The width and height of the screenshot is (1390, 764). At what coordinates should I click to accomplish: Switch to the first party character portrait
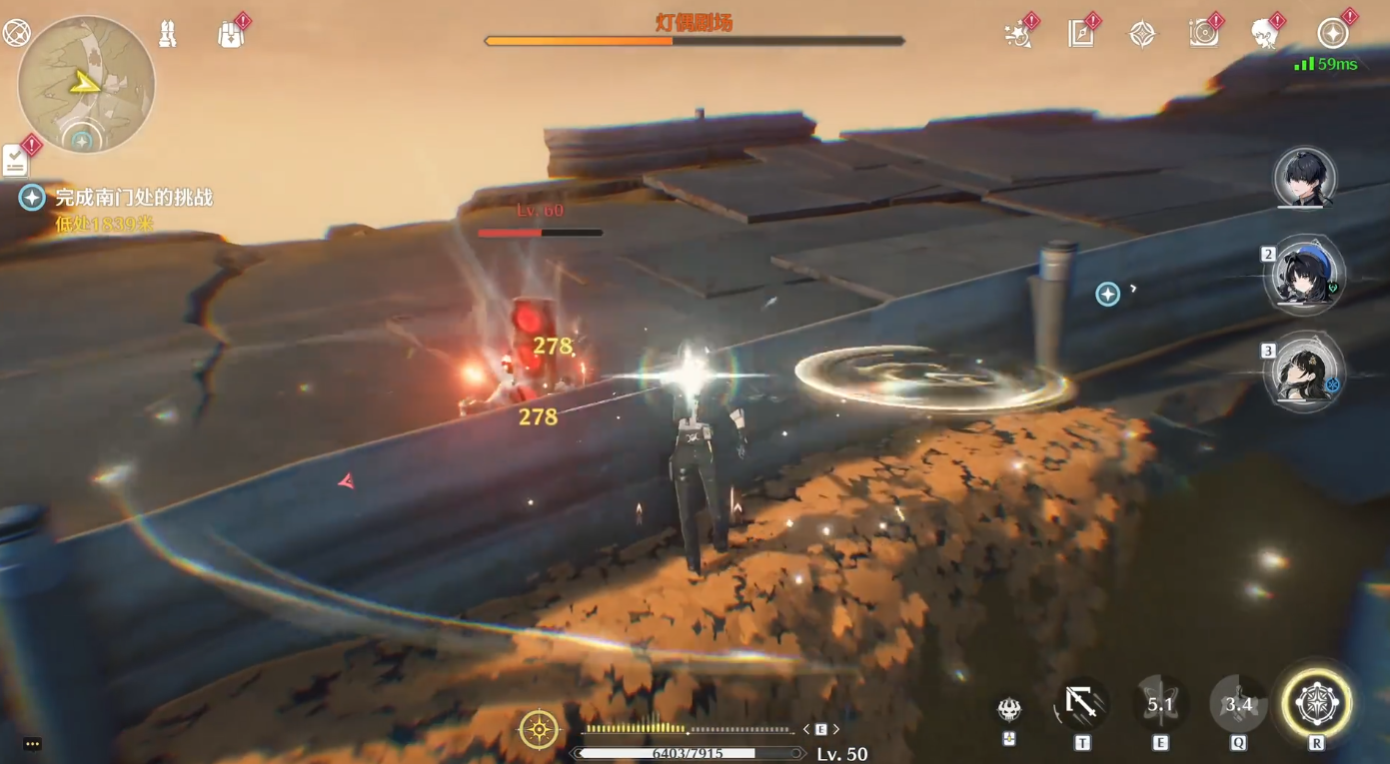(x=1304, y=179)
